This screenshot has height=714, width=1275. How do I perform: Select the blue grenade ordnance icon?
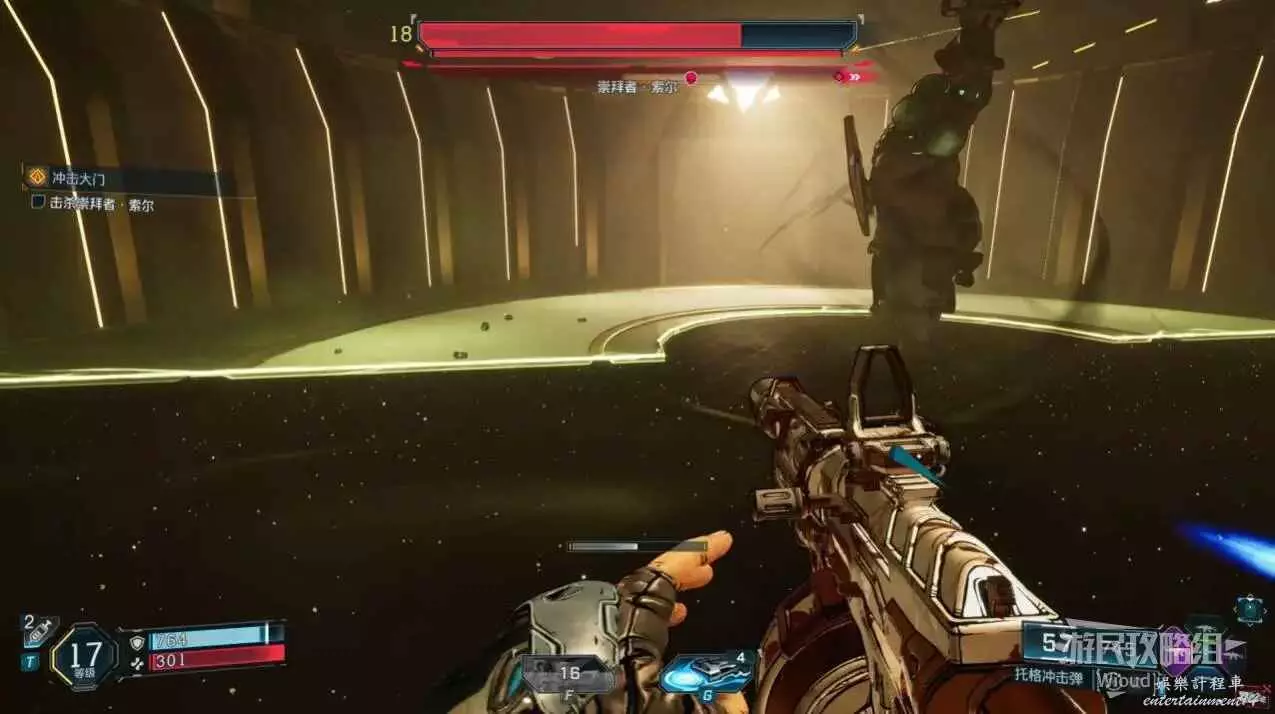[x=704, y=672]
